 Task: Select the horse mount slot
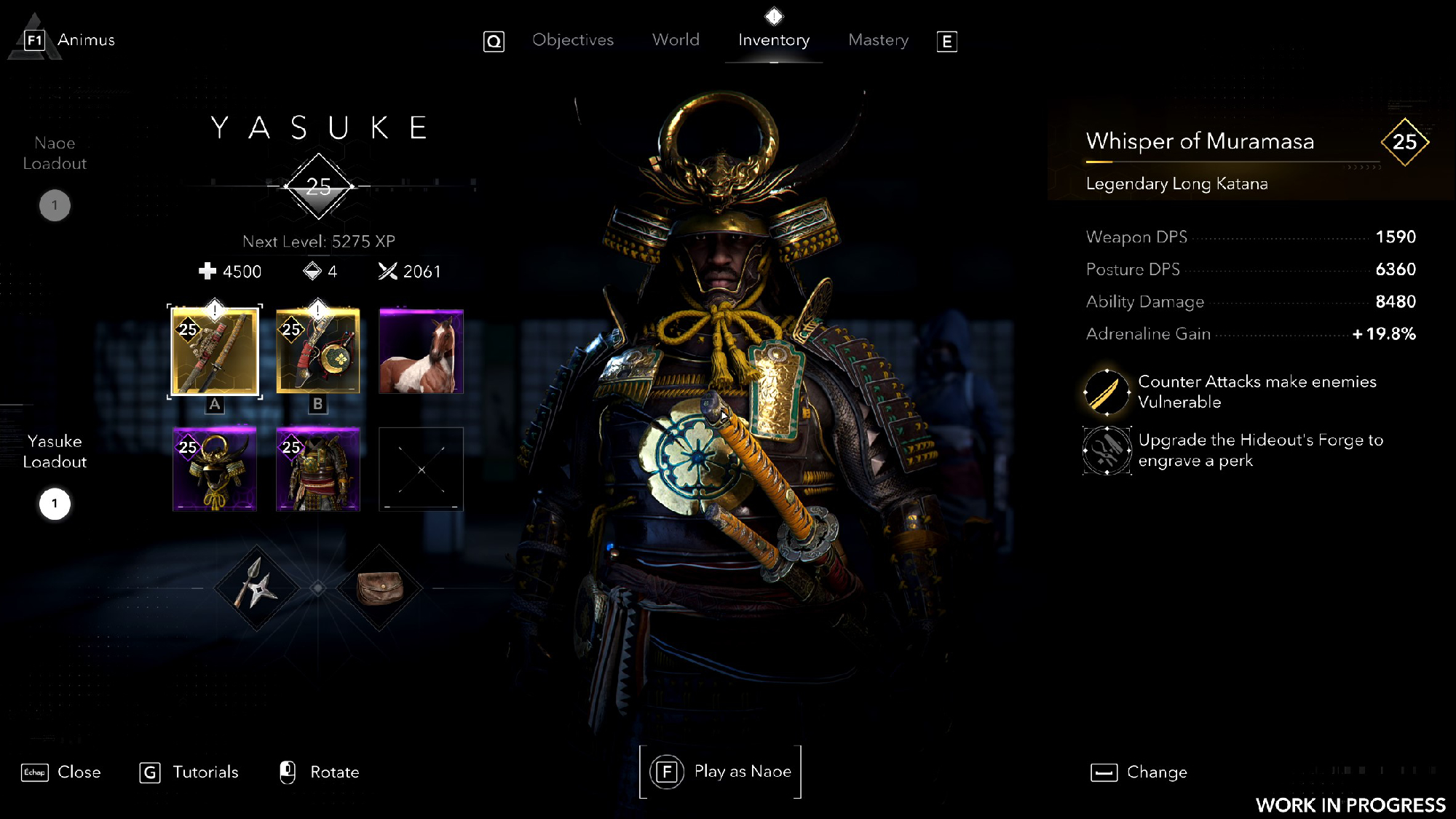(421, 351)
